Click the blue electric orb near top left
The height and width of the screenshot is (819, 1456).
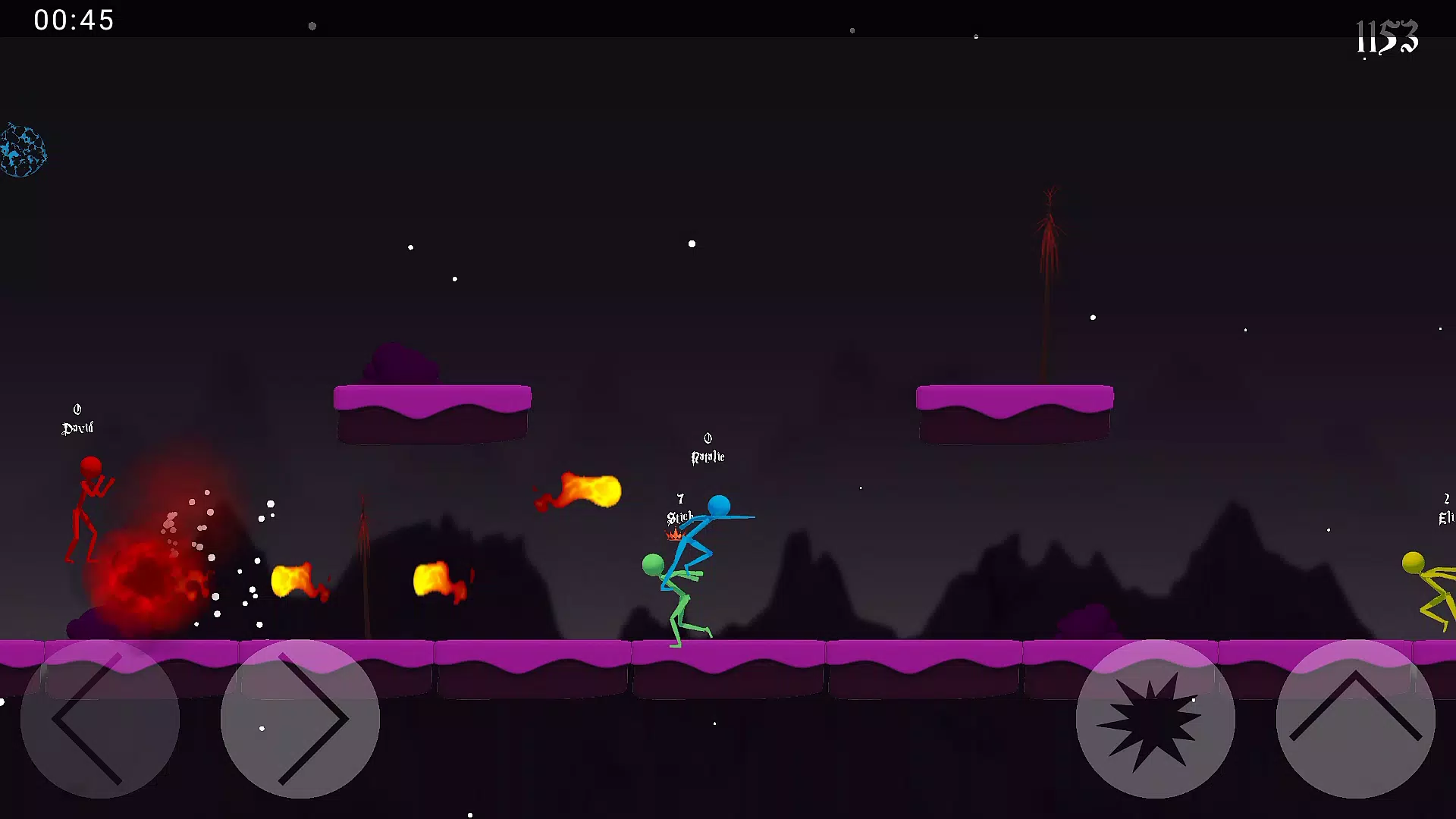(x=23, y=149)
